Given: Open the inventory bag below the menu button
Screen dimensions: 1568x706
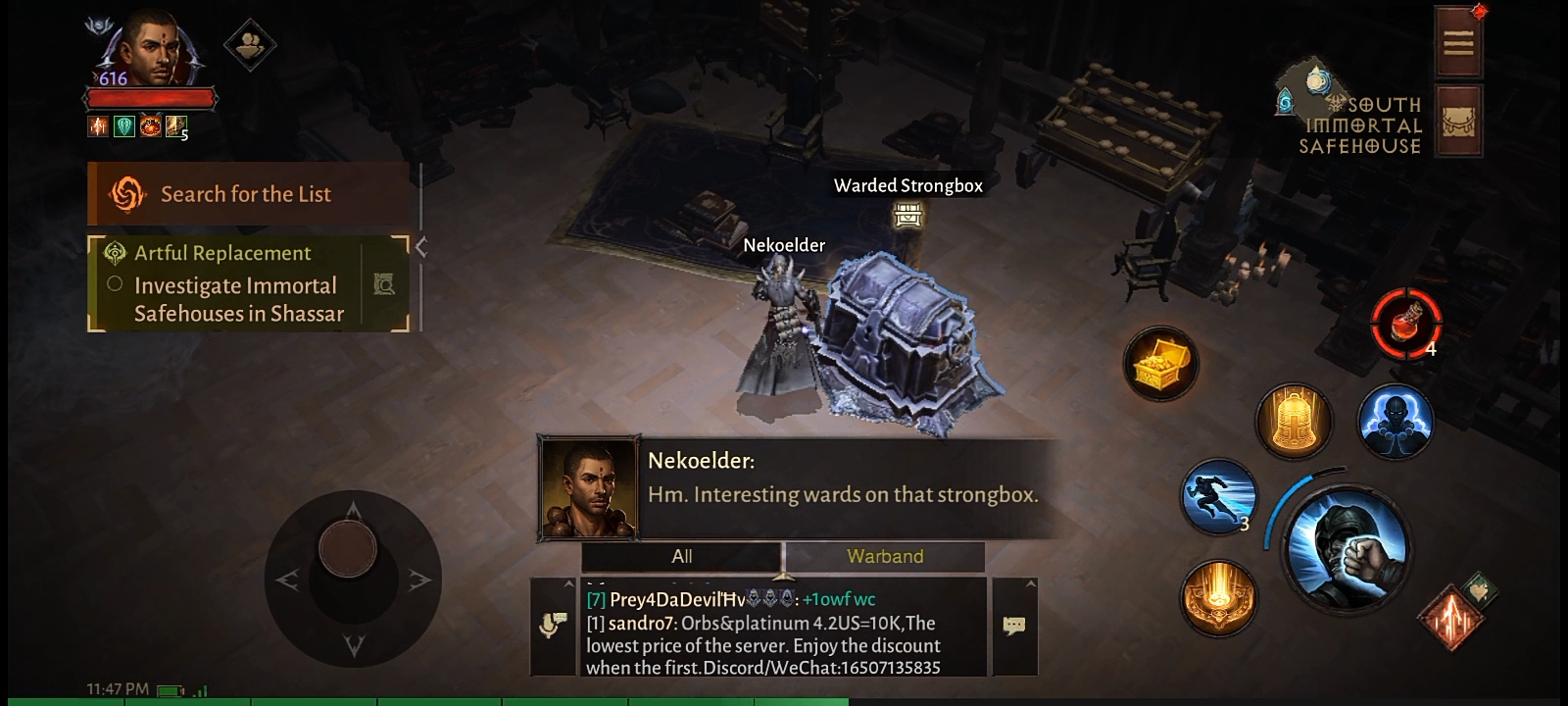Looking at the screenshot, I should point(1457,121).
